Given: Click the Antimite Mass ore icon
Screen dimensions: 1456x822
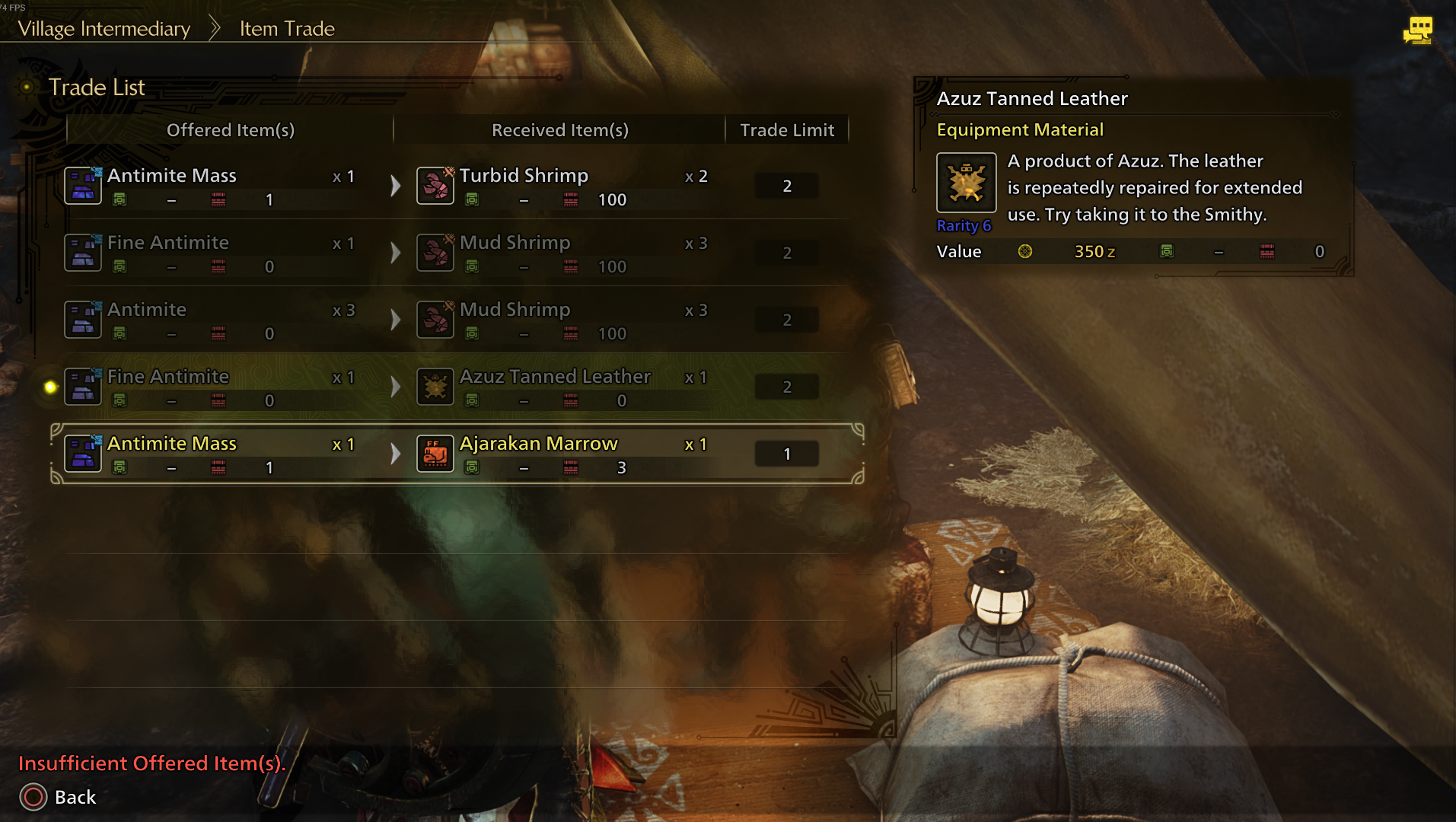Looking at the screenshot, I should click(82, 184).
